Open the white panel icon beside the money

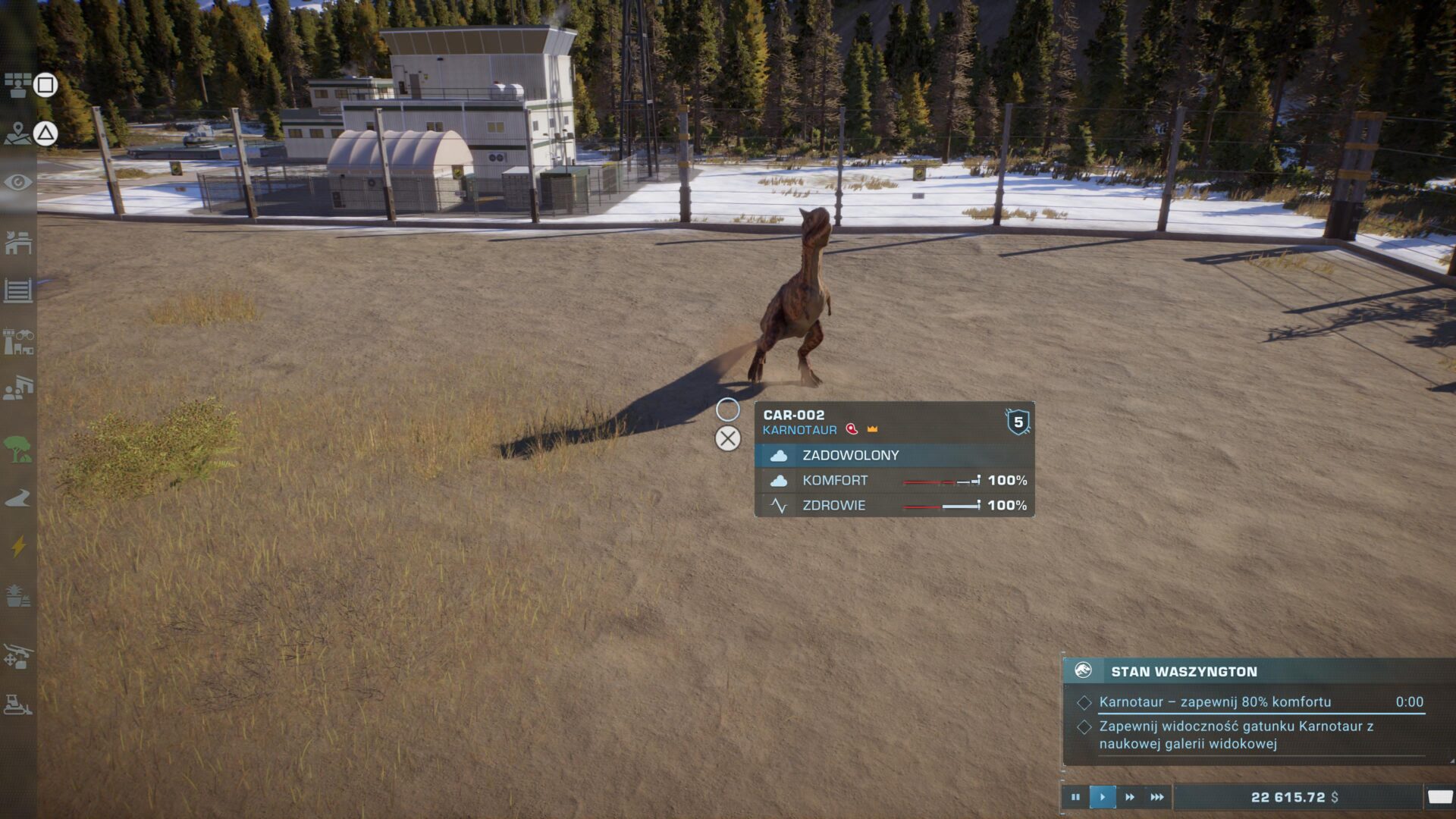pos(1439,797)
